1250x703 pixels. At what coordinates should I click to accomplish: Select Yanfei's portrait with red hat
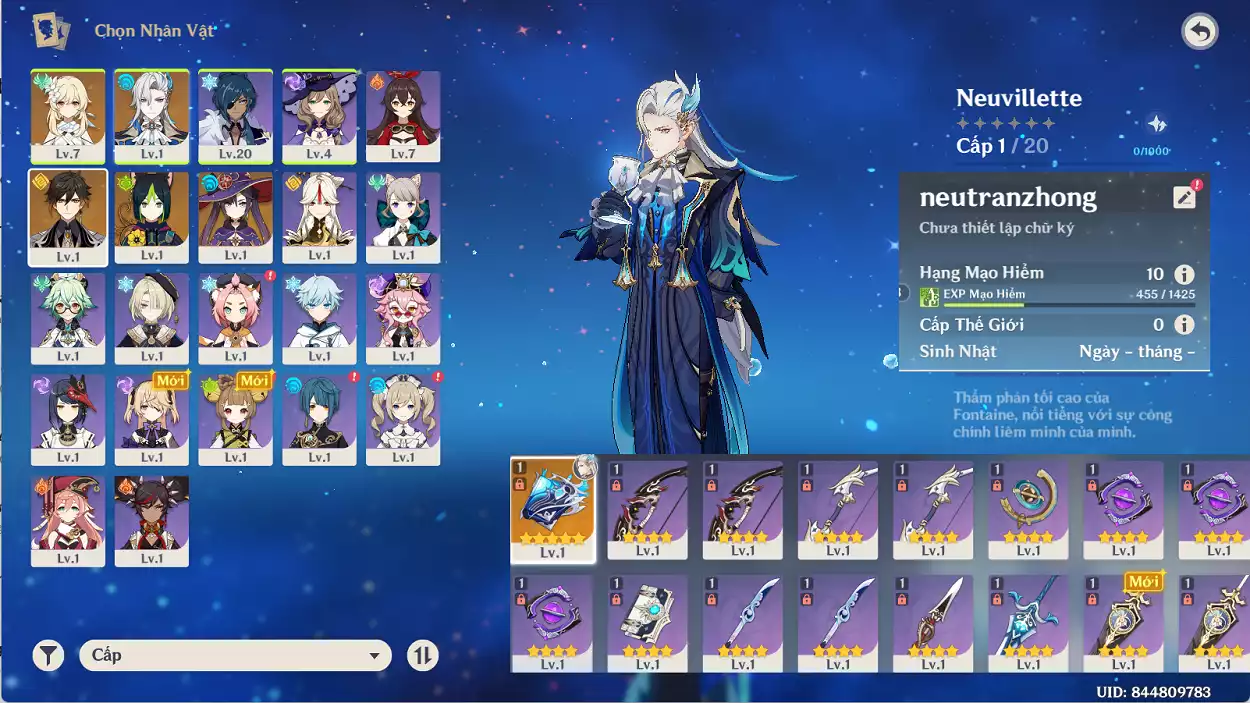pos(68,520)
